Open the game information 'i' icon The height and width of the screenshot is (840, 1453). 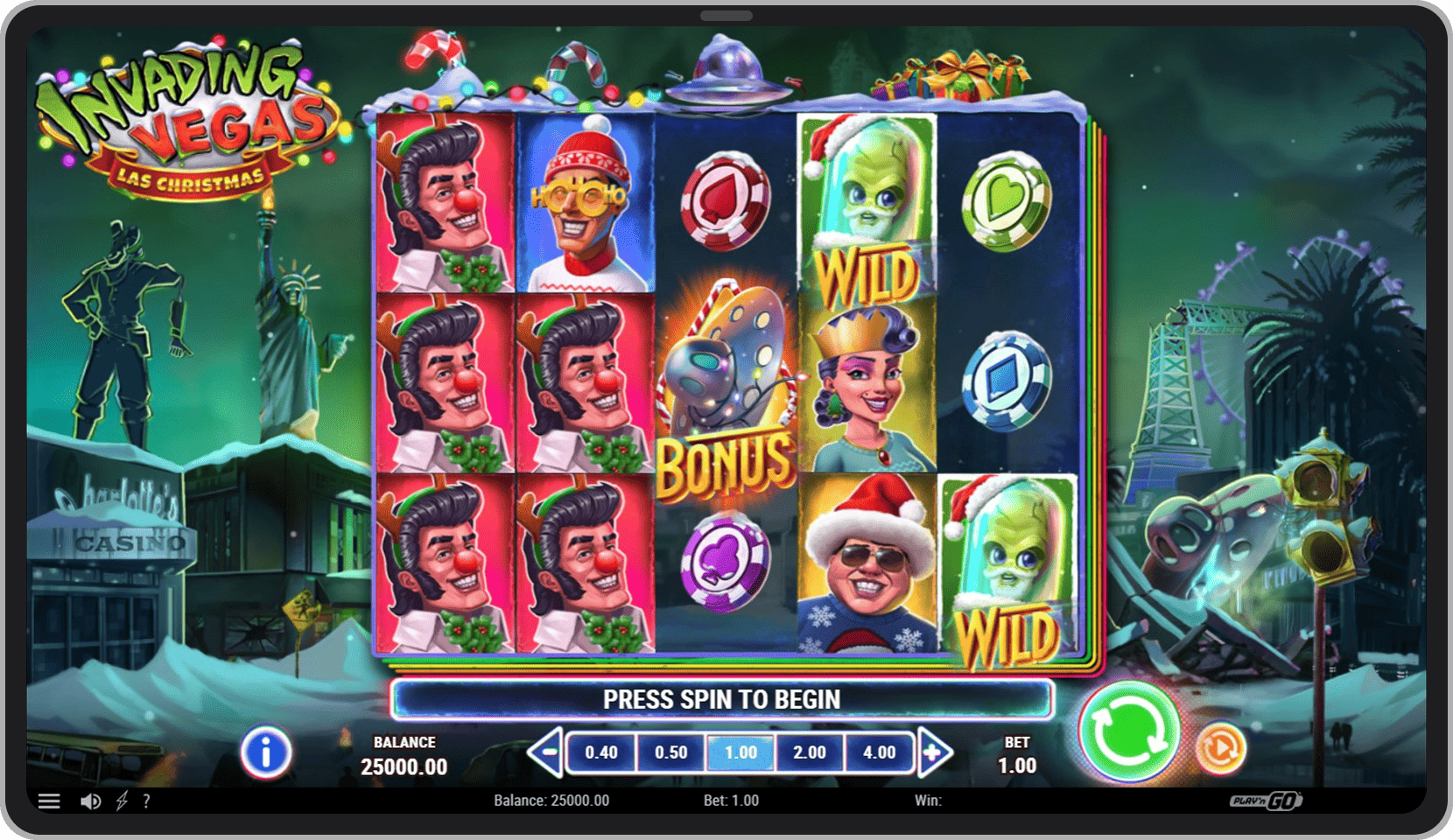[266, 751]
